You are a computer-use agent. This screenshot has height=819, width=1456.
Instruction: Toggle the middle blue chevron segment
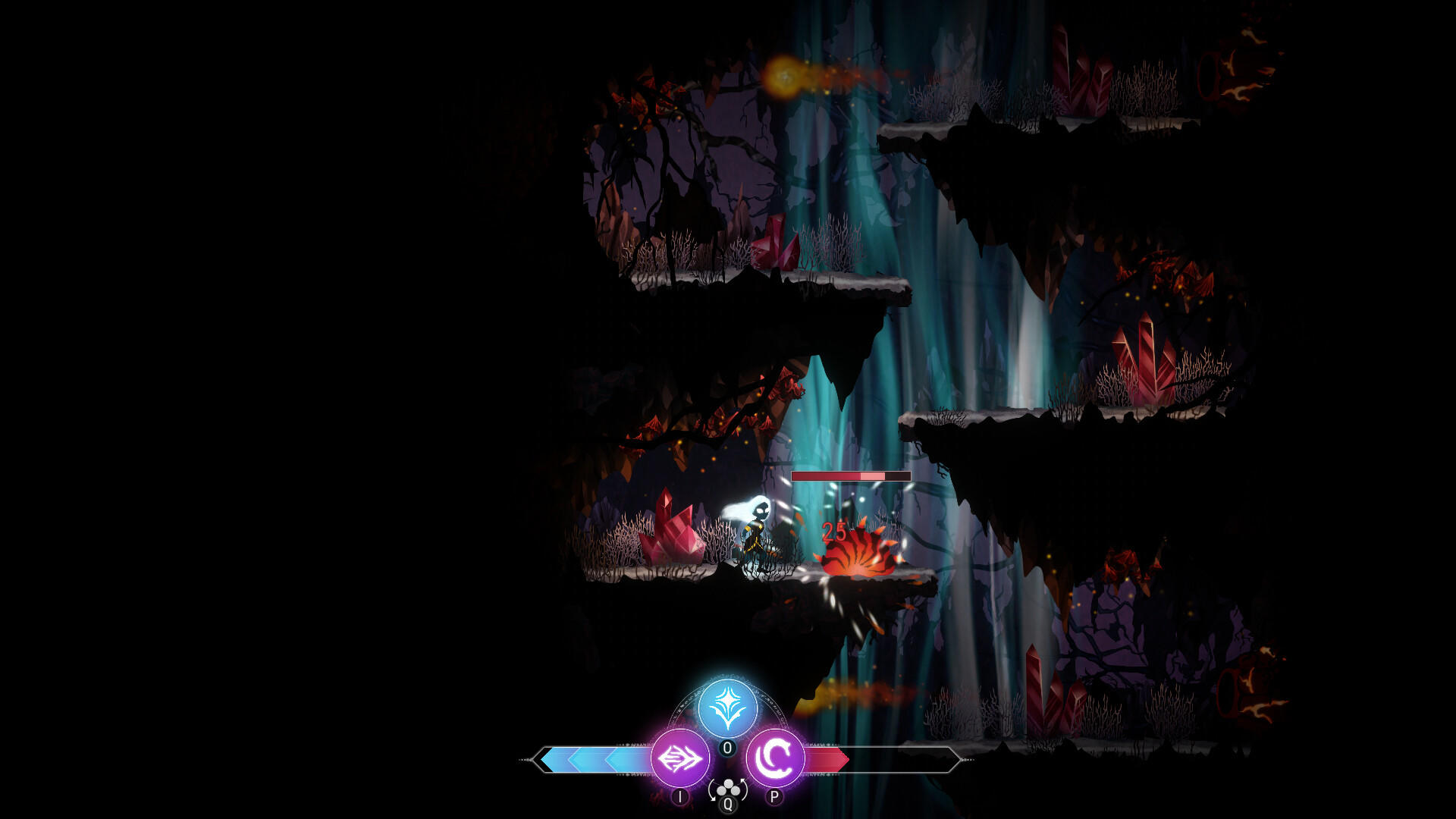pos(591,758)
